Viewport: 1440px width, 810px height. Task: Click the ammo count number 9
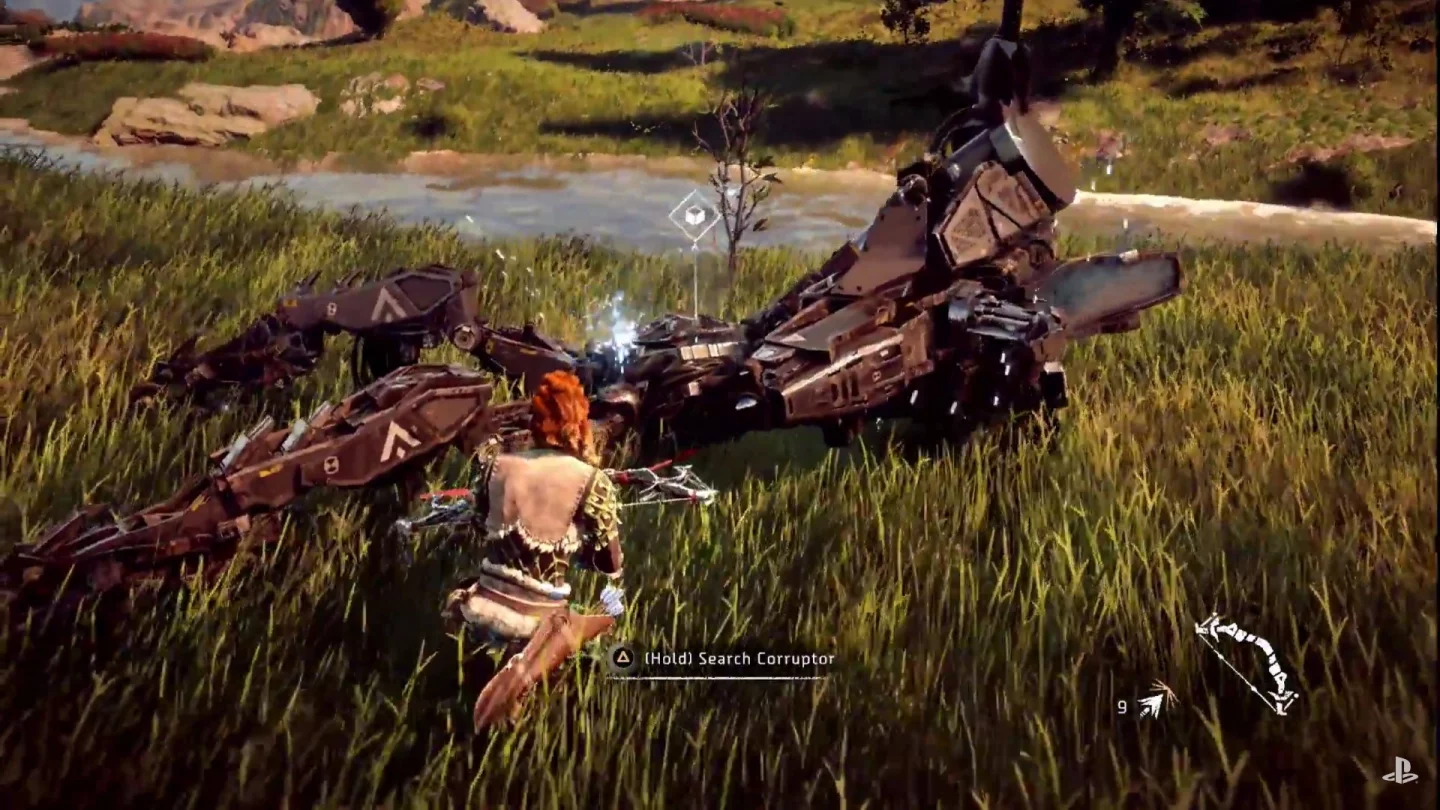point(1121,707)
